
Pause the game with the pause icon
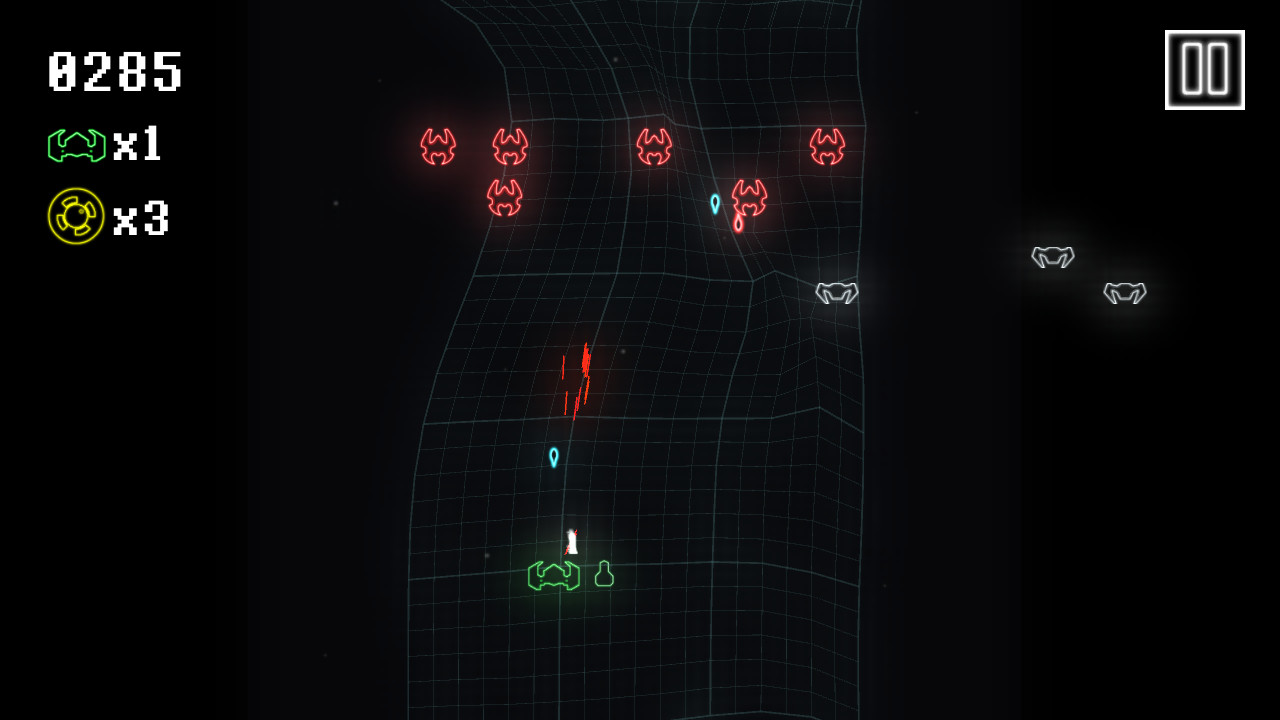click(1204, 68)
